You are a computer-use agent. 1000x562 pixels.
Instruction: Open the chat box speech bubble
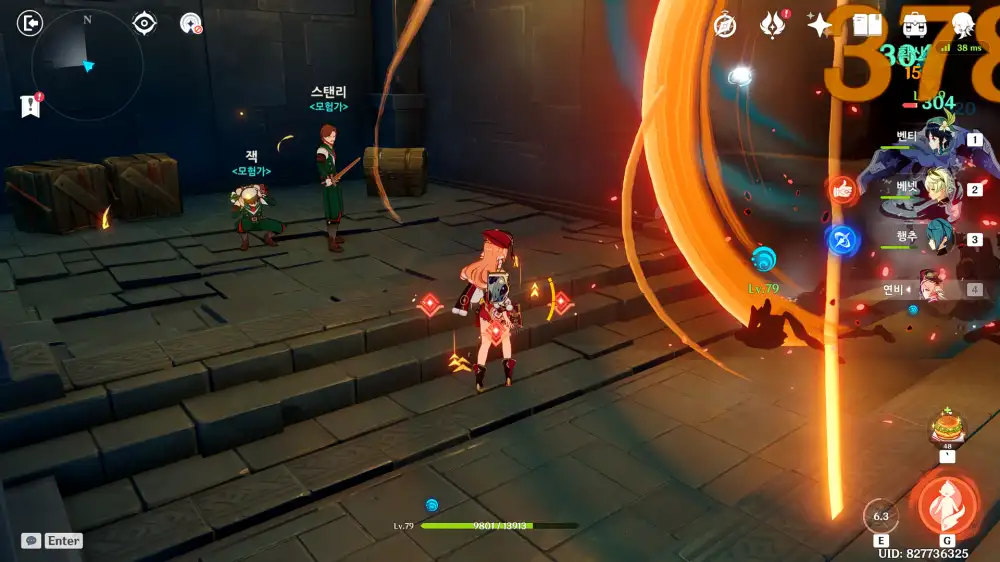point(32,540)
